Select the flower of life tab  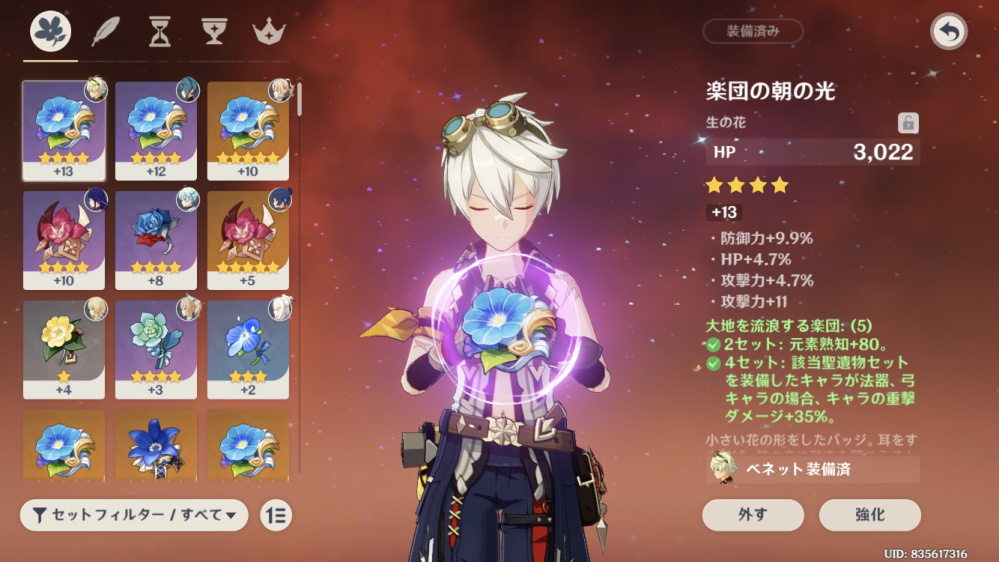point(50,32)
